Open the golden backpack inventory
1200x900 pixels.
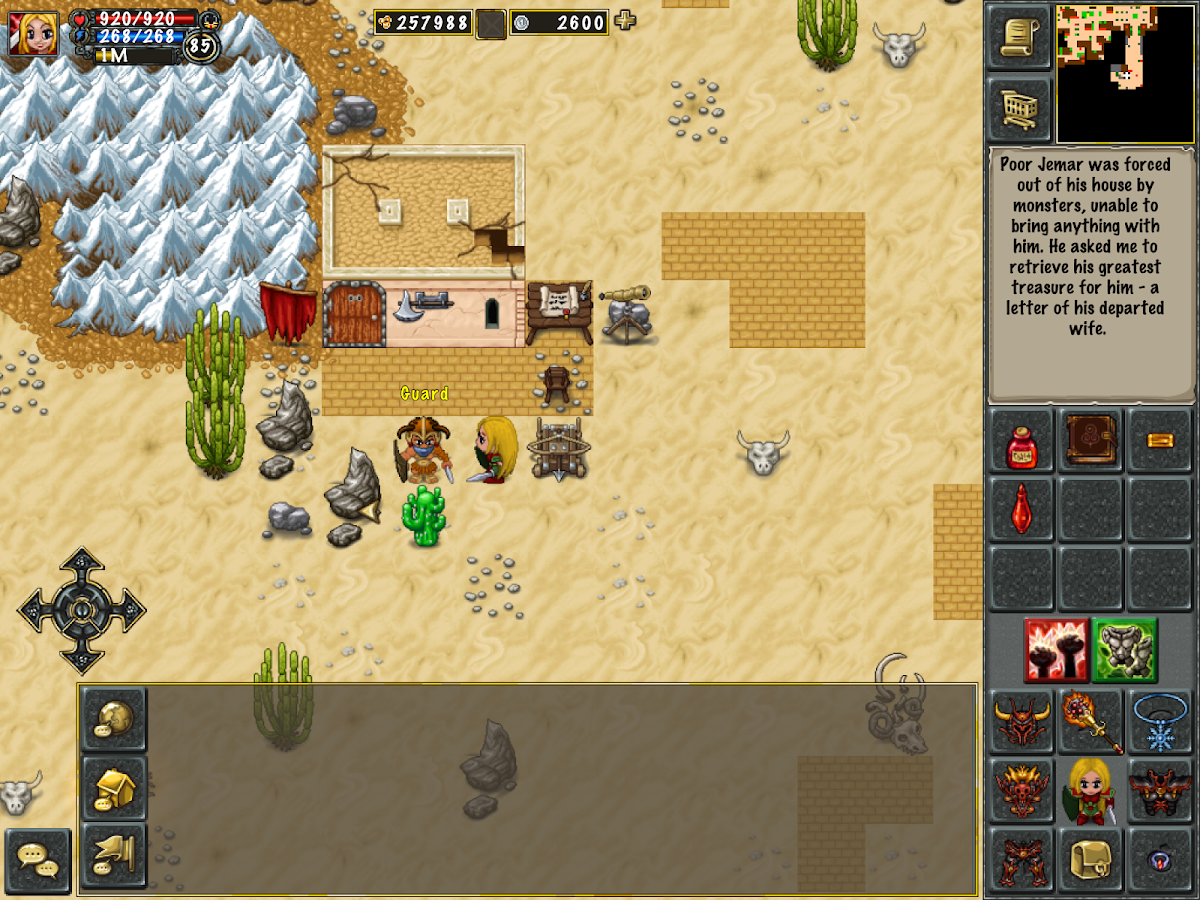point(1091,858)
